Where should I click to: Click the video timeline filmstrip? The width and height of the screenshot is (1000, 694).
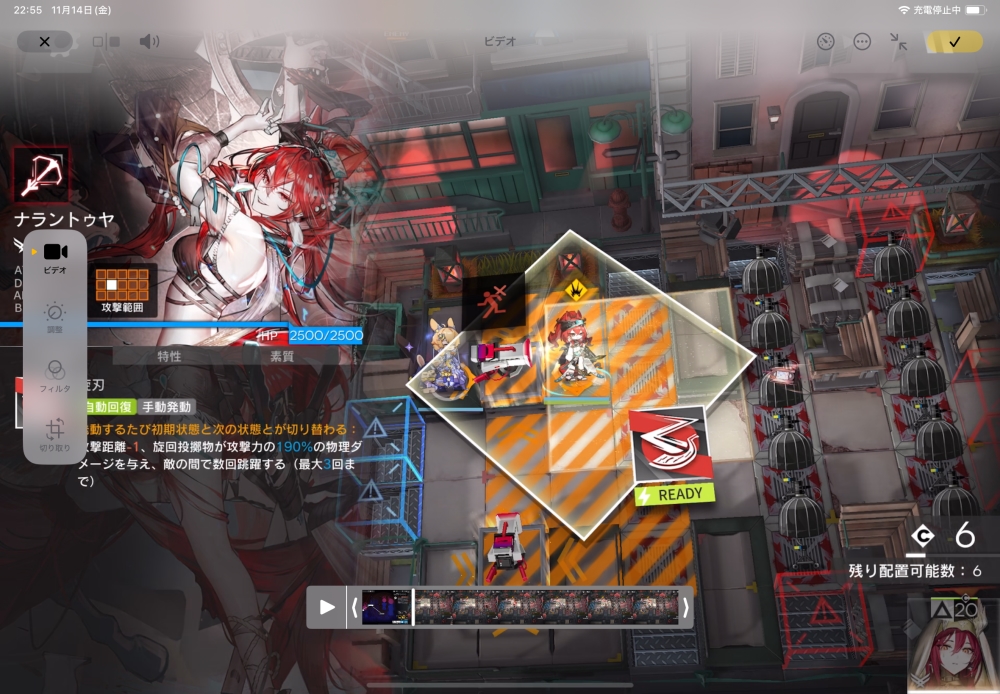click(550, 607)
